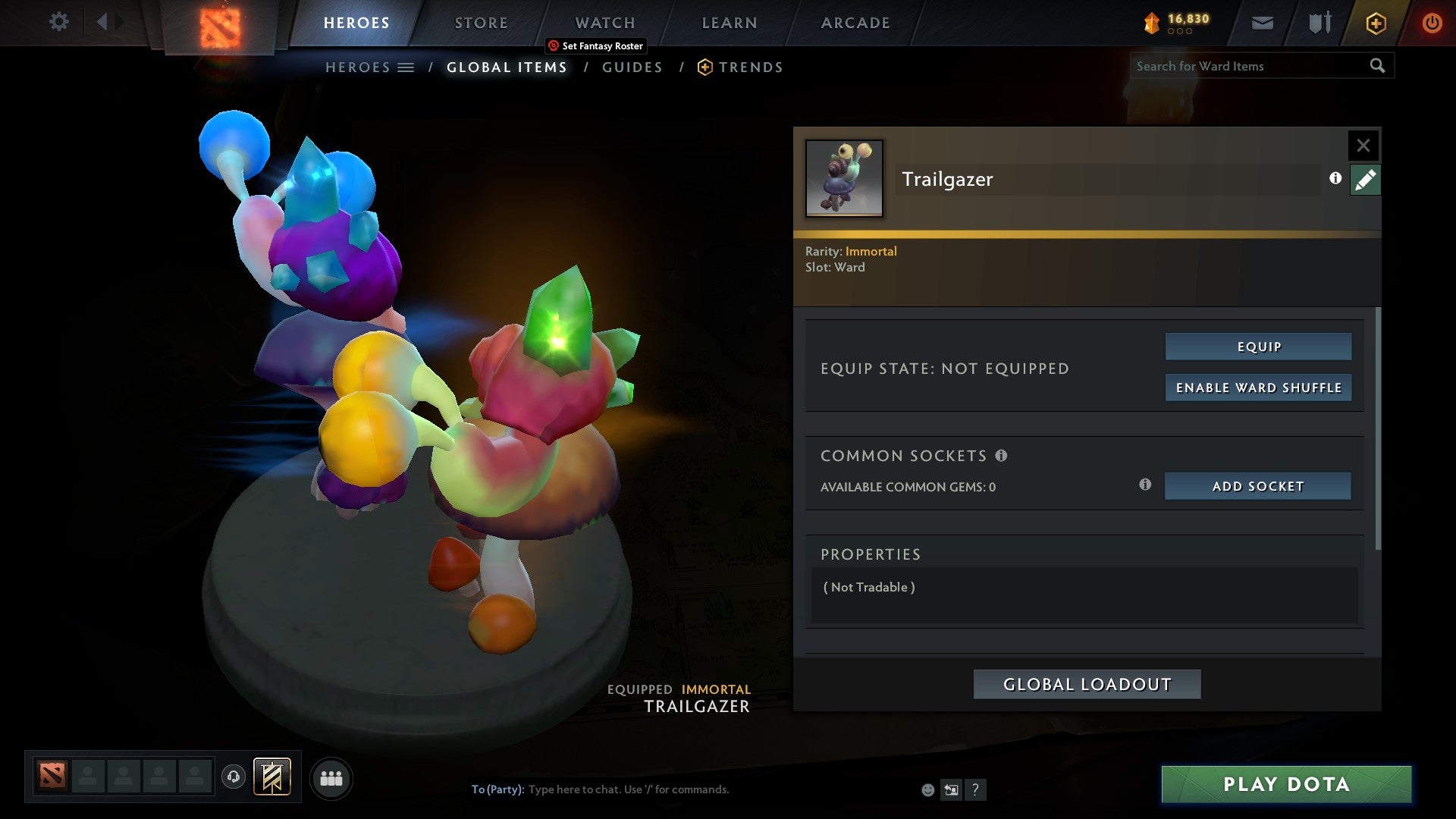Click the Search for Ward Items field
Image resolution: width=1456 pixels, height=819 pixels.
pyautogui.click(x=1244, y=66)
